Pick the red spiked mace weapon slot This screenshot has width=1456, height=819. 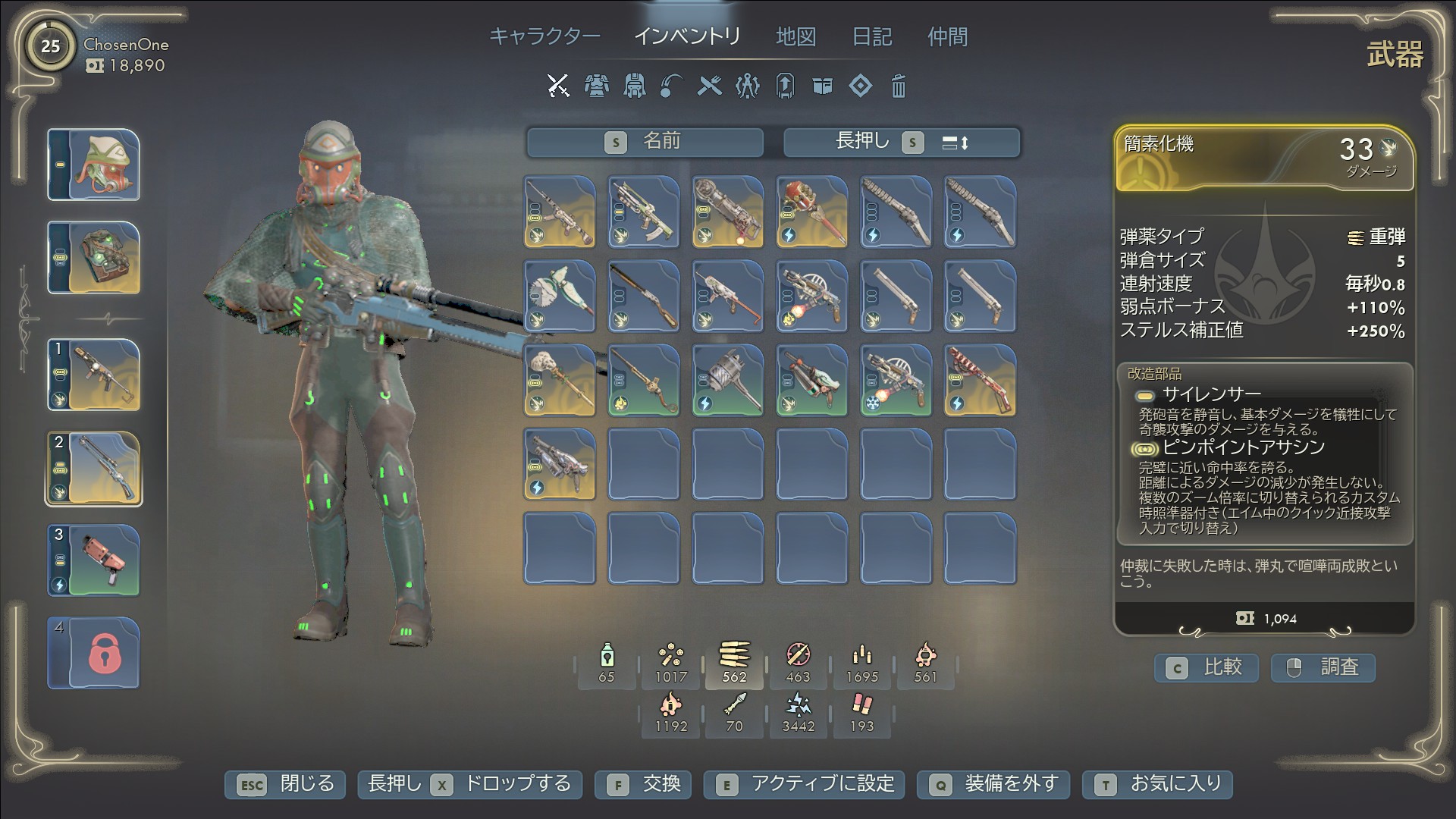click(x=811, y=212)
